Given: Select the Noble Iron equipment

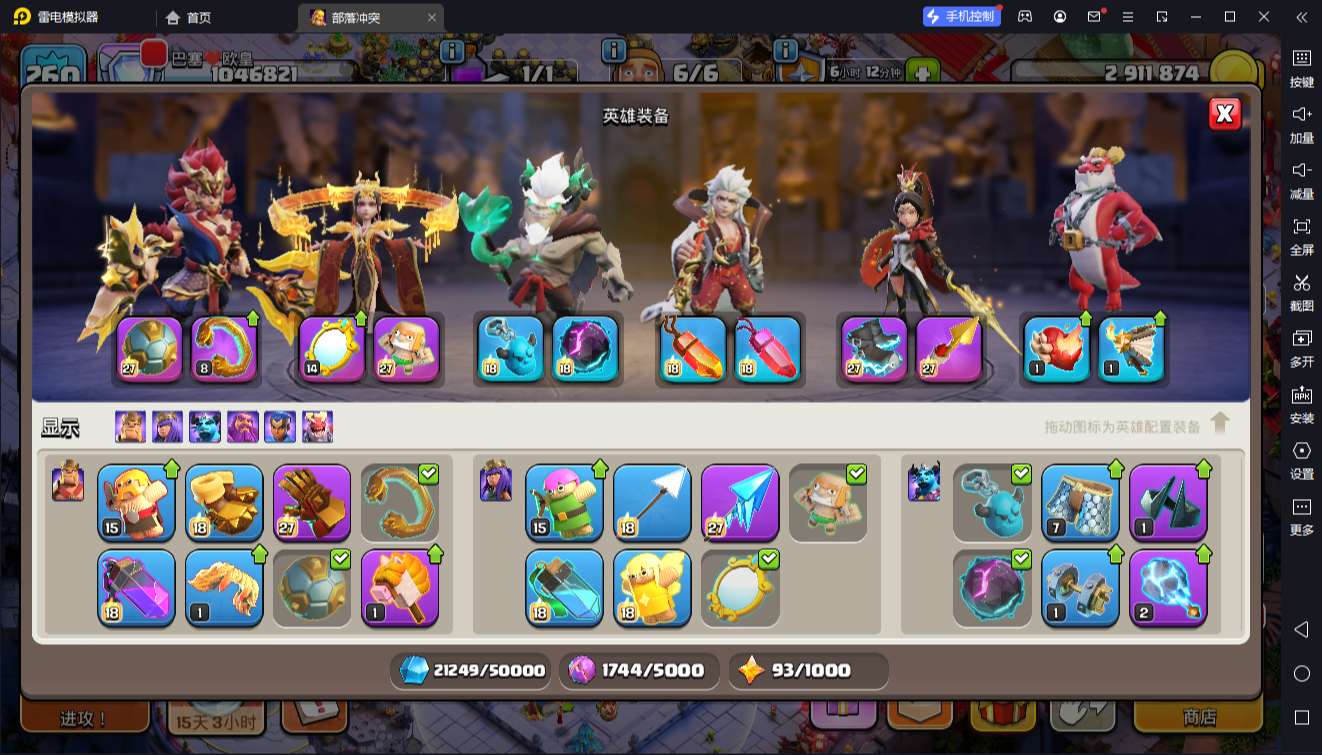Looking at the screenshot, I should click(1080, 587).
